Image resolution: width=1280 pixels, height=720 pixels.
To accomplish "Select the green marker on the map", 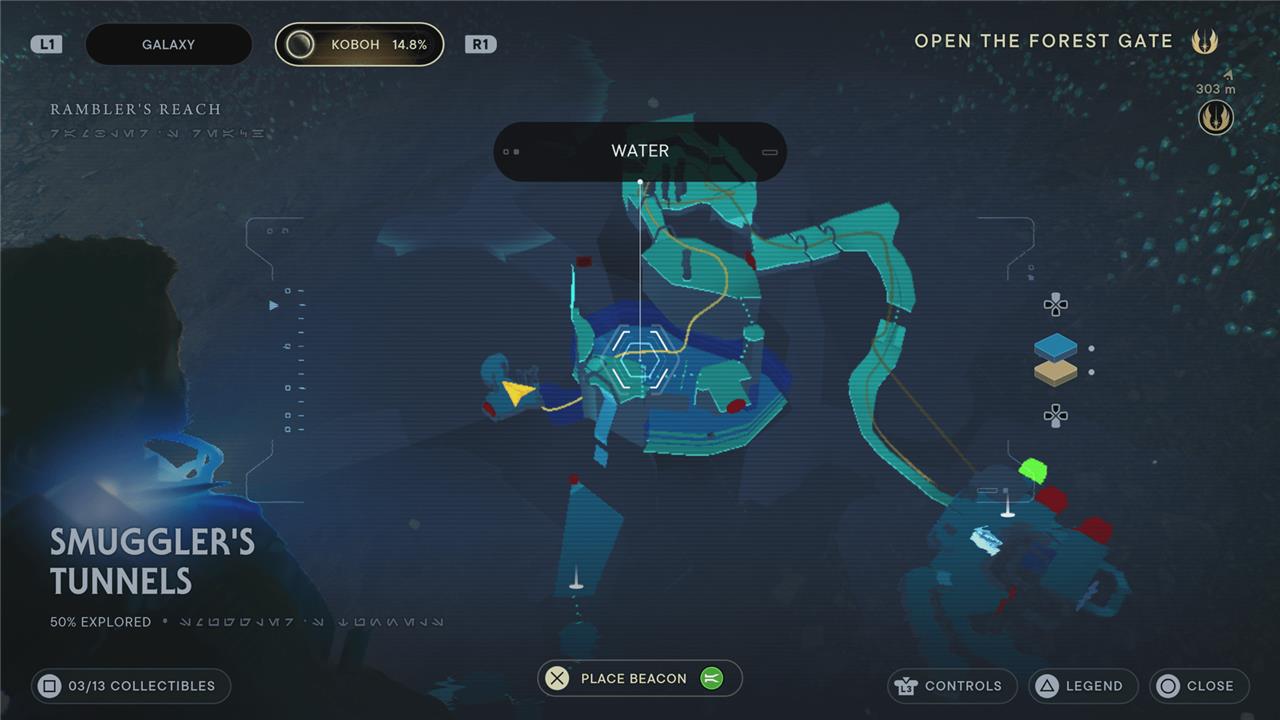I will tap(1031, 468).
